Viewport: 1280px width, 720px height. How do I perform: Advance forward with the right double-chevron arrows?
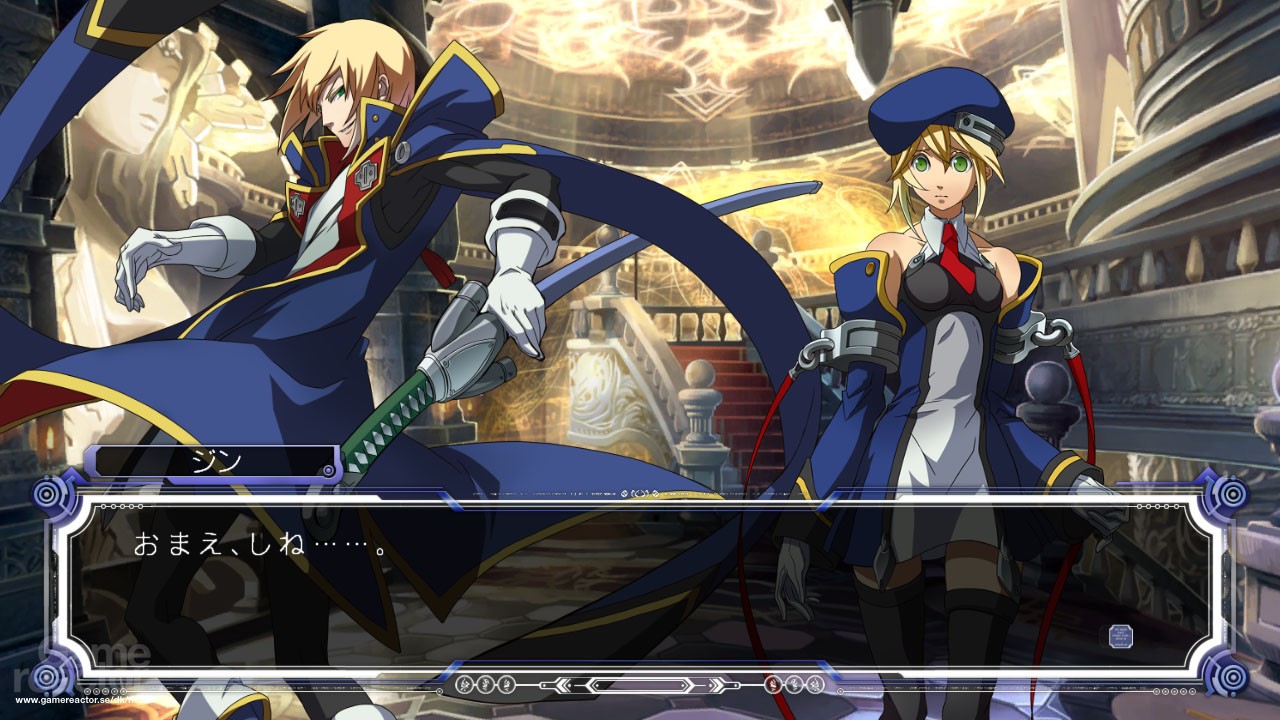point(716,684)
